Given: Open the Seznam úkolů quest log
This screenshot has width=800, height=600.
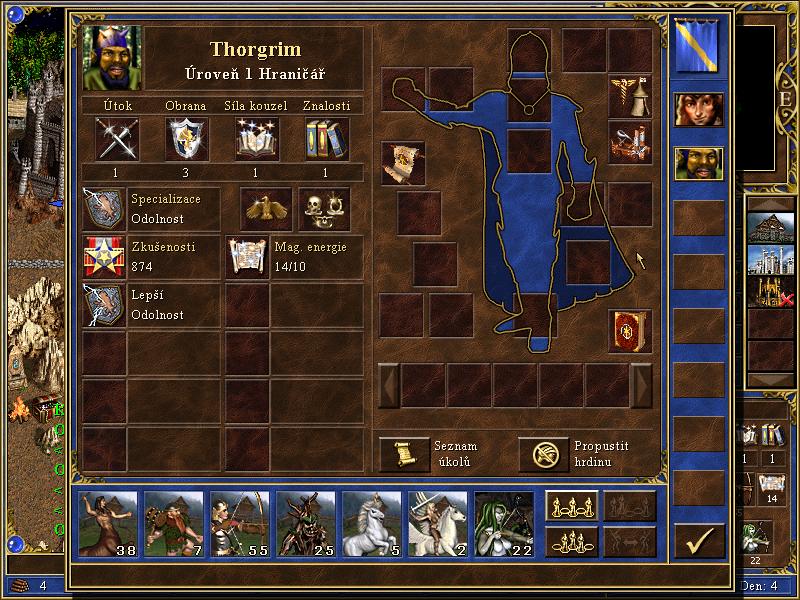Looking at the screenshot, I should point(404,453).
